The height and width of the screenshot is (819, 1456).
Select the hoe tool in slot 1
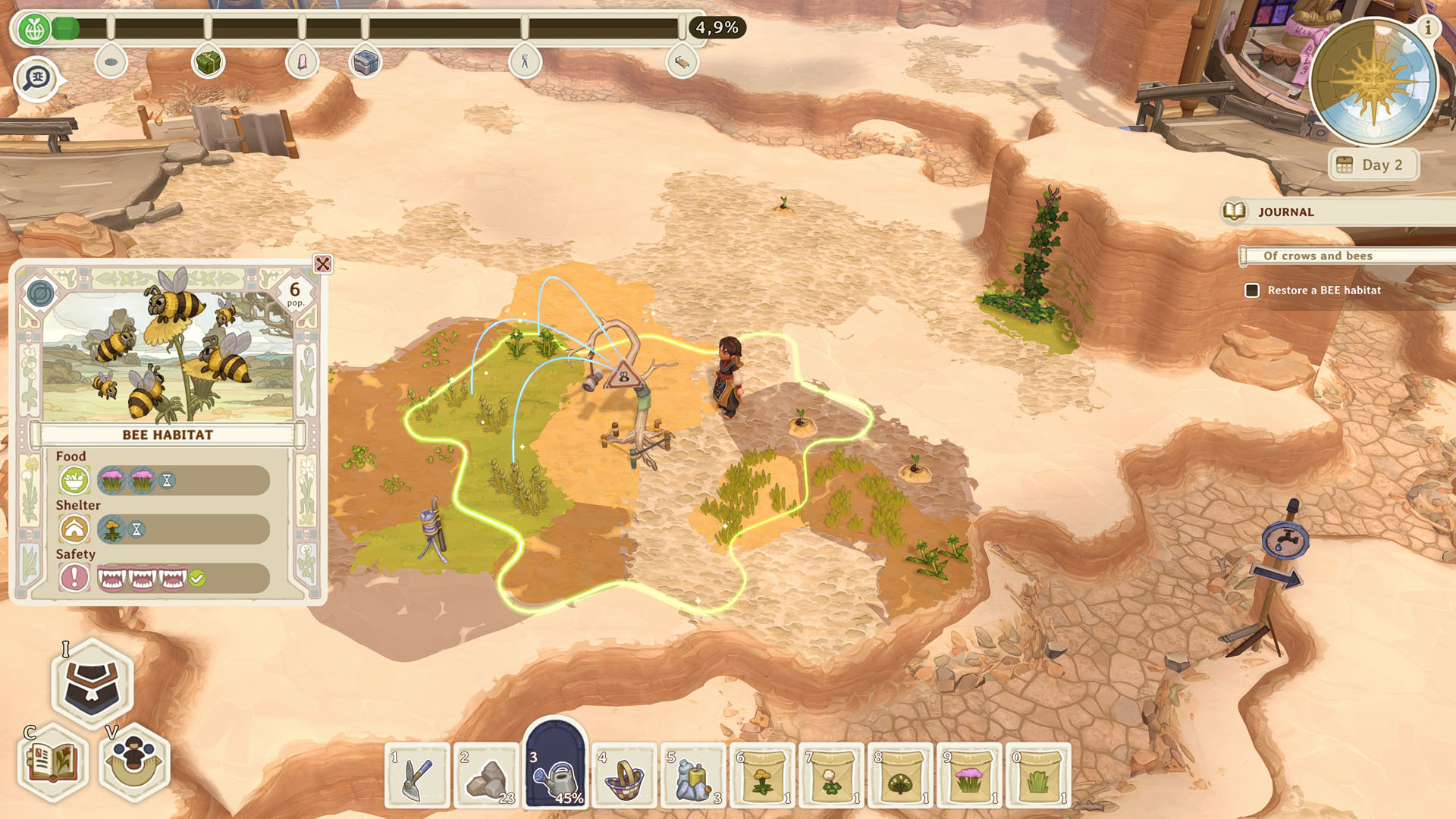coord(418,778)
